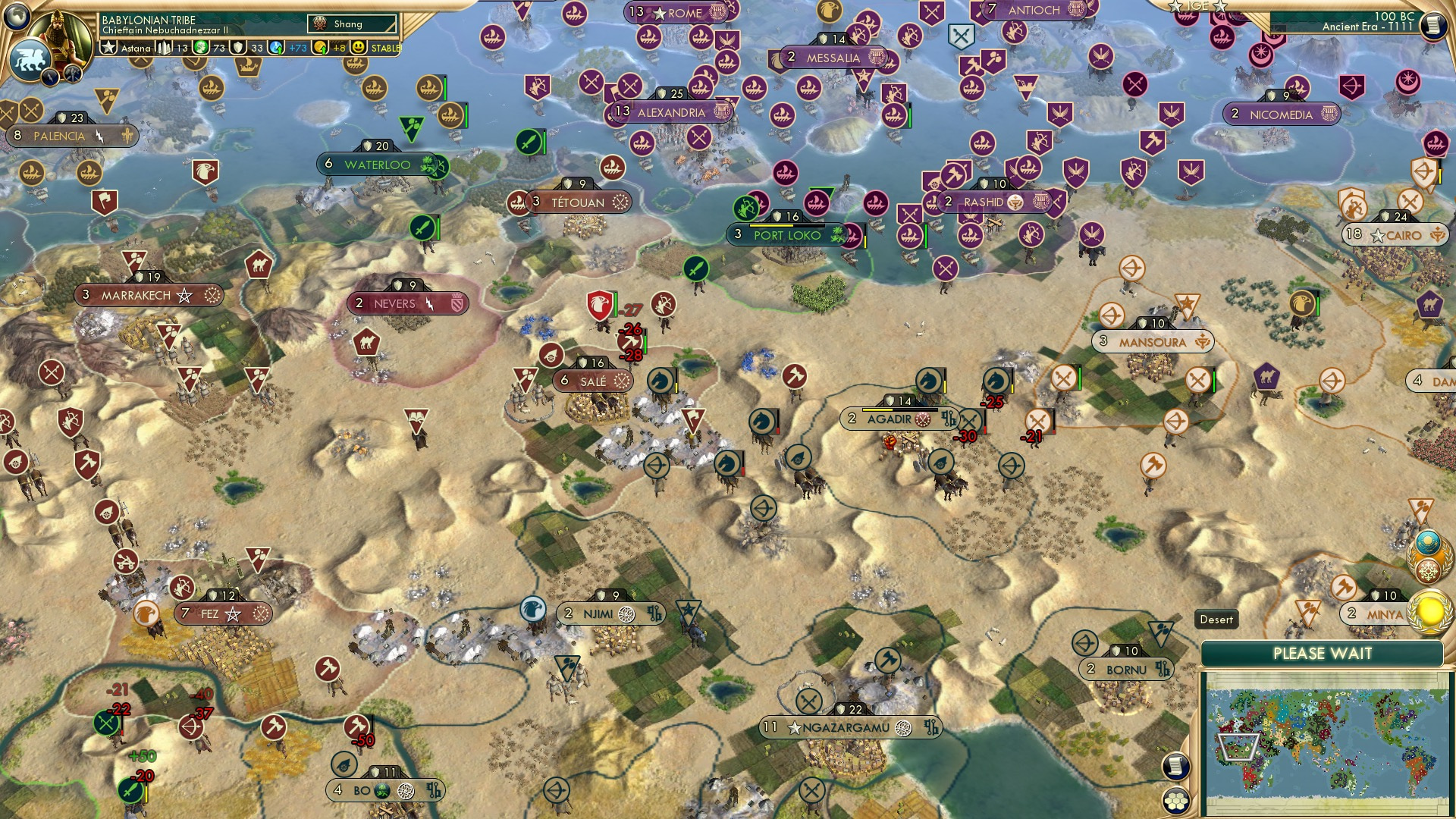Click the gold coin income icon in status bar

[318, 47]
